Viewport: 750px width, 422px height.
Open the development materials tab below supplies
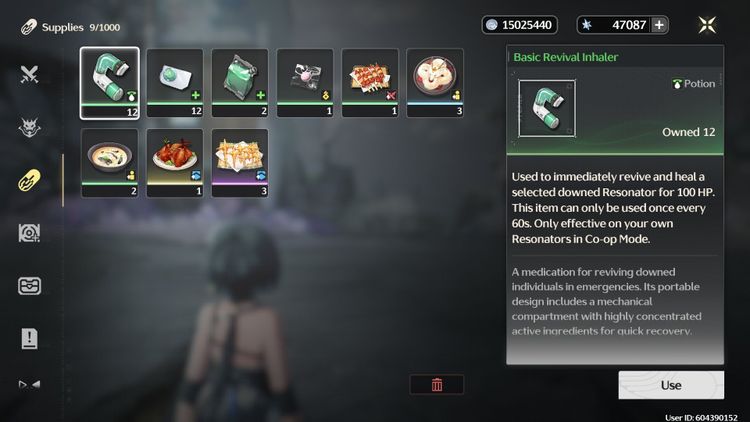coord(29,233)
